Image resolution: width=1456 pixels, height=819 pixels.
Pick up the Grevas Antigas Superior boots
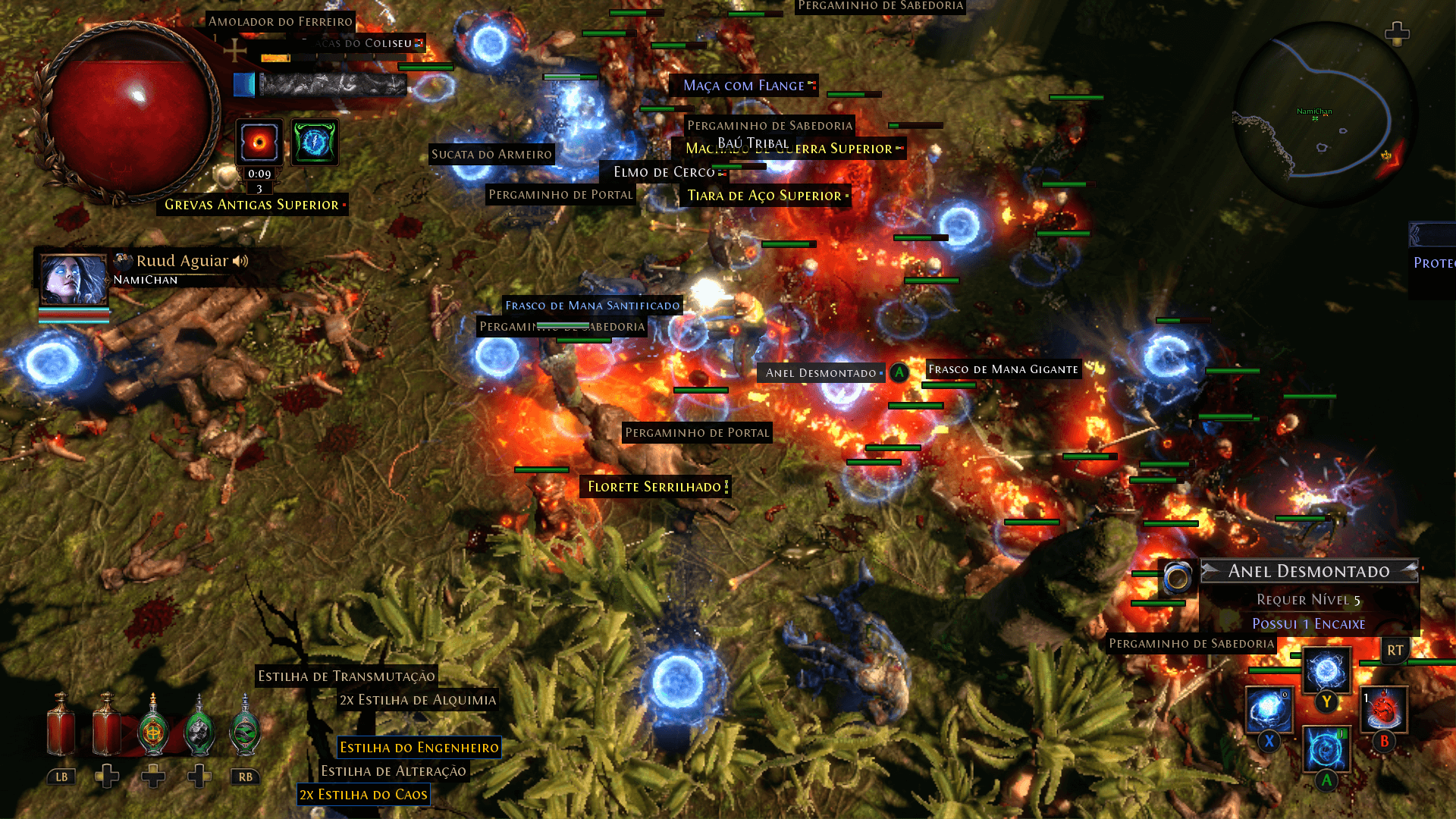[252, 205]
